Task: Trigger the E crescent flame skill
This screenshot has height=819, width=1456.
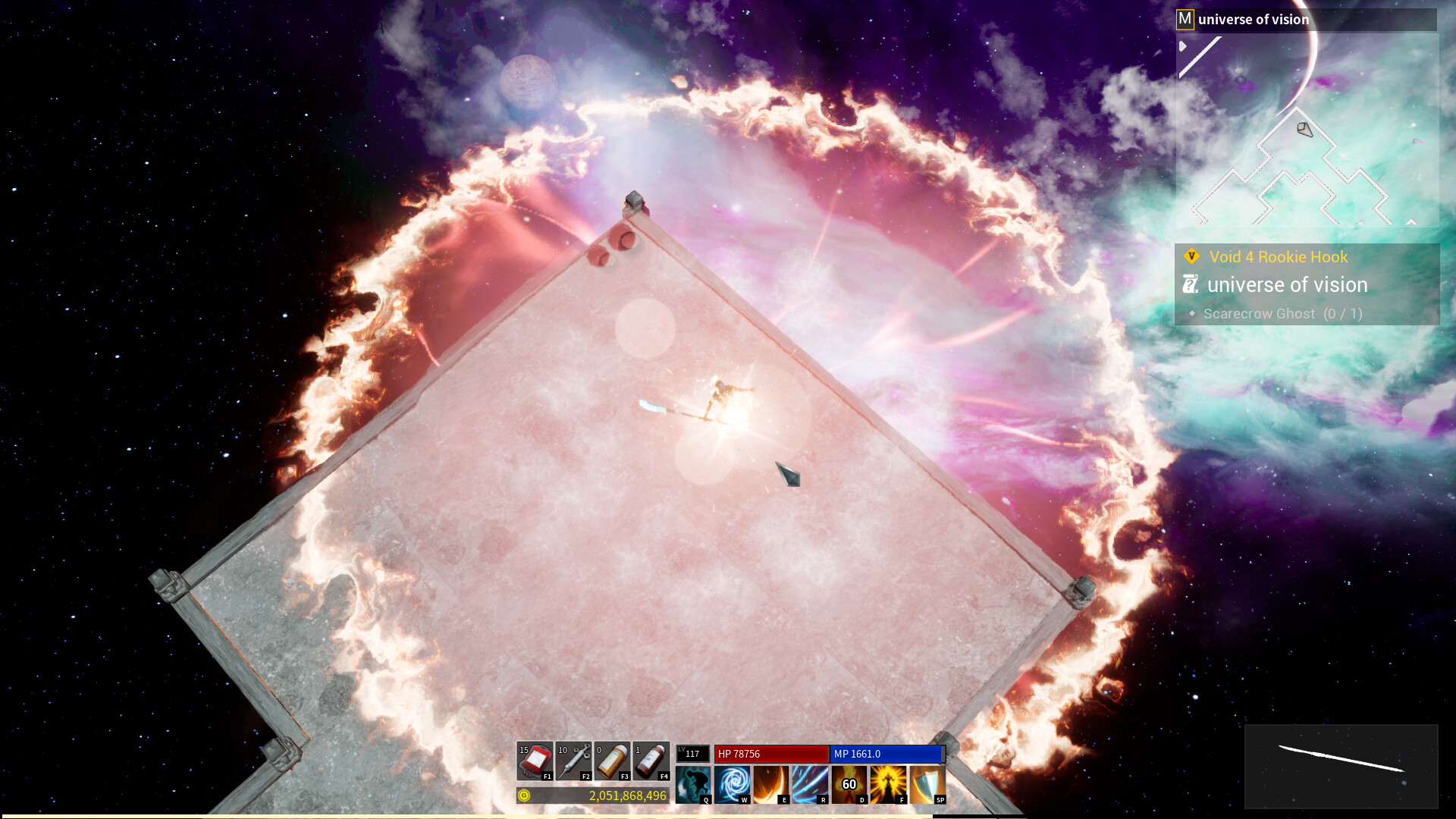Action: 771,784
